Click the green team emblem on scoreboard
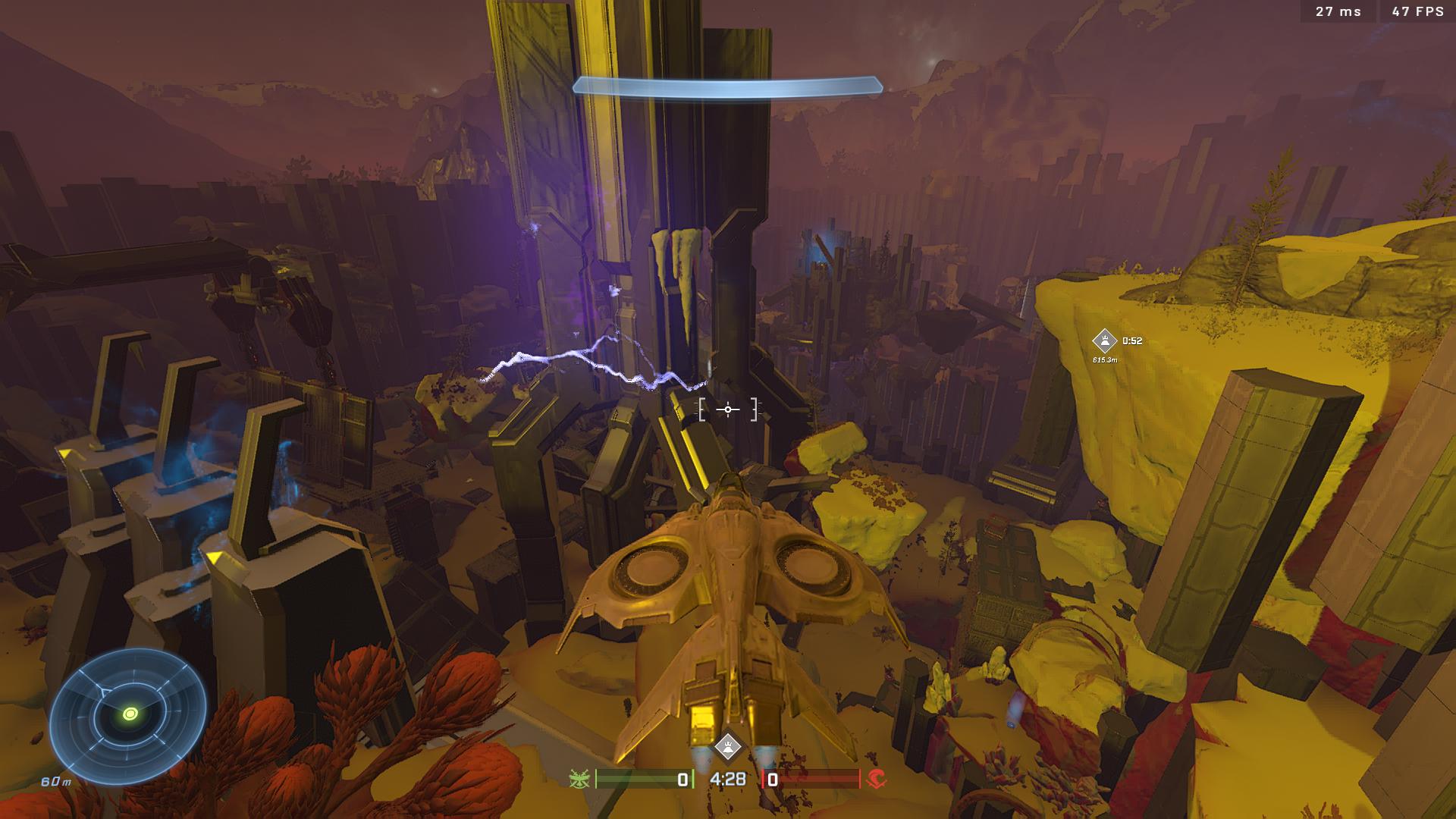 tap(581, 779)
